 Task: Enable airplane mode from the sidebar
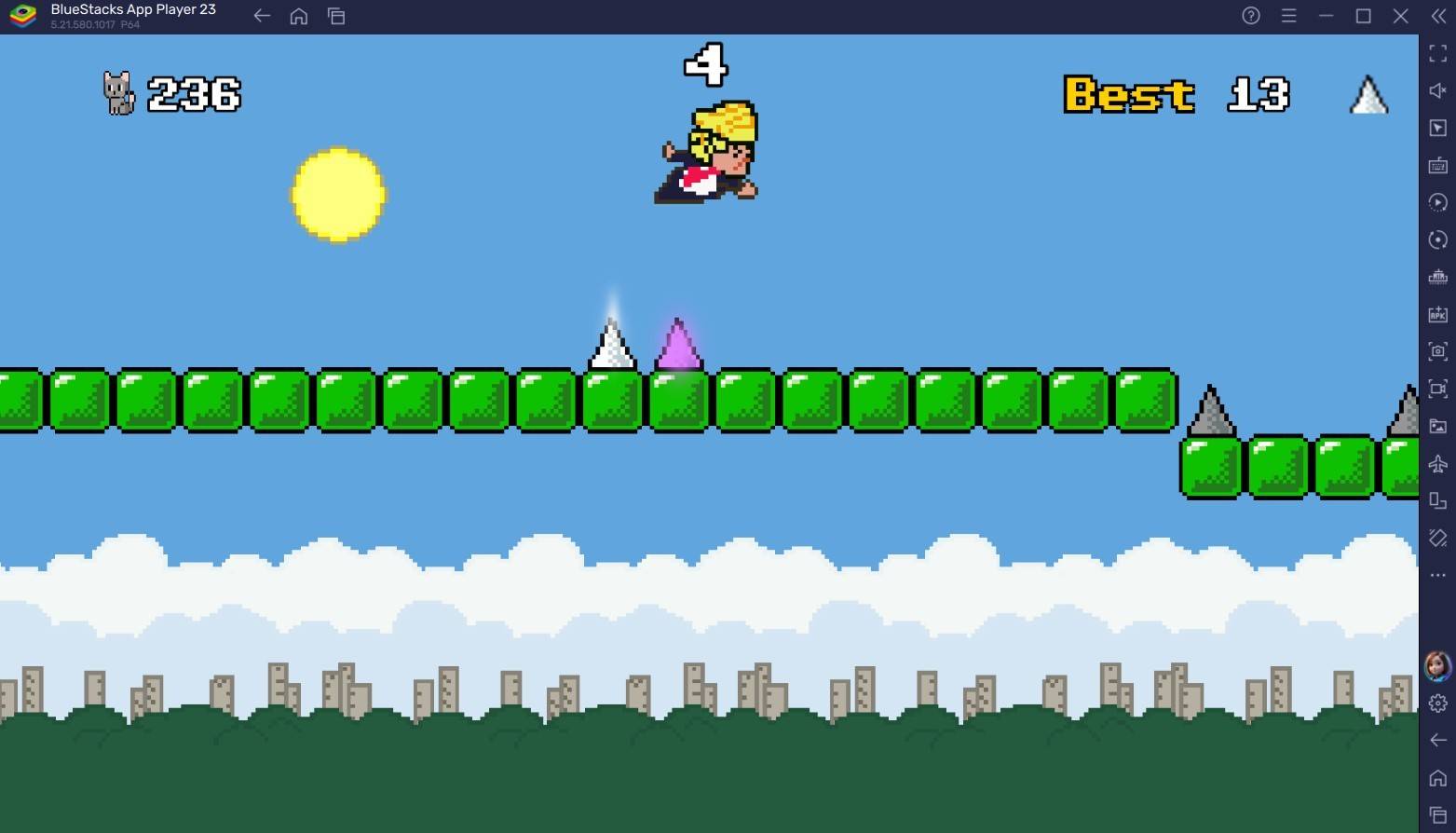(1437, 463)
